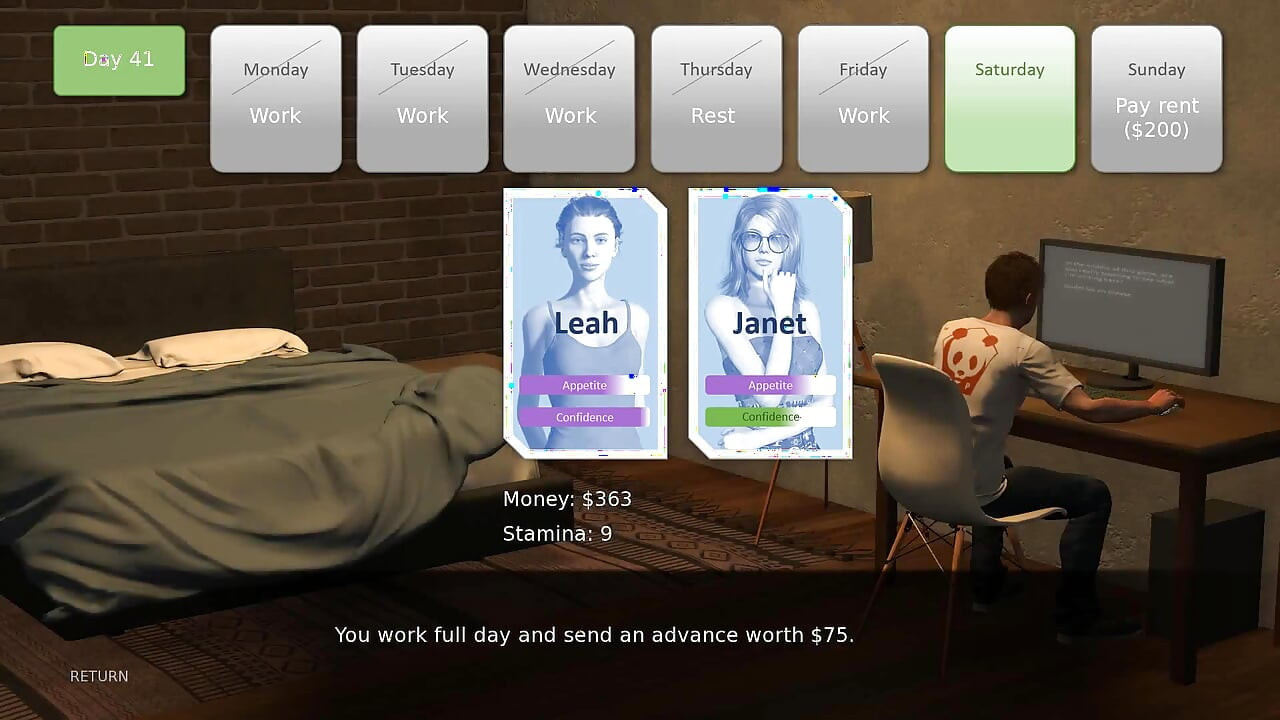Image resolution: width=1280 pixels, height=720 pixels.
Task: Choose the Thursday Rest card
Action: coord(716,97)
